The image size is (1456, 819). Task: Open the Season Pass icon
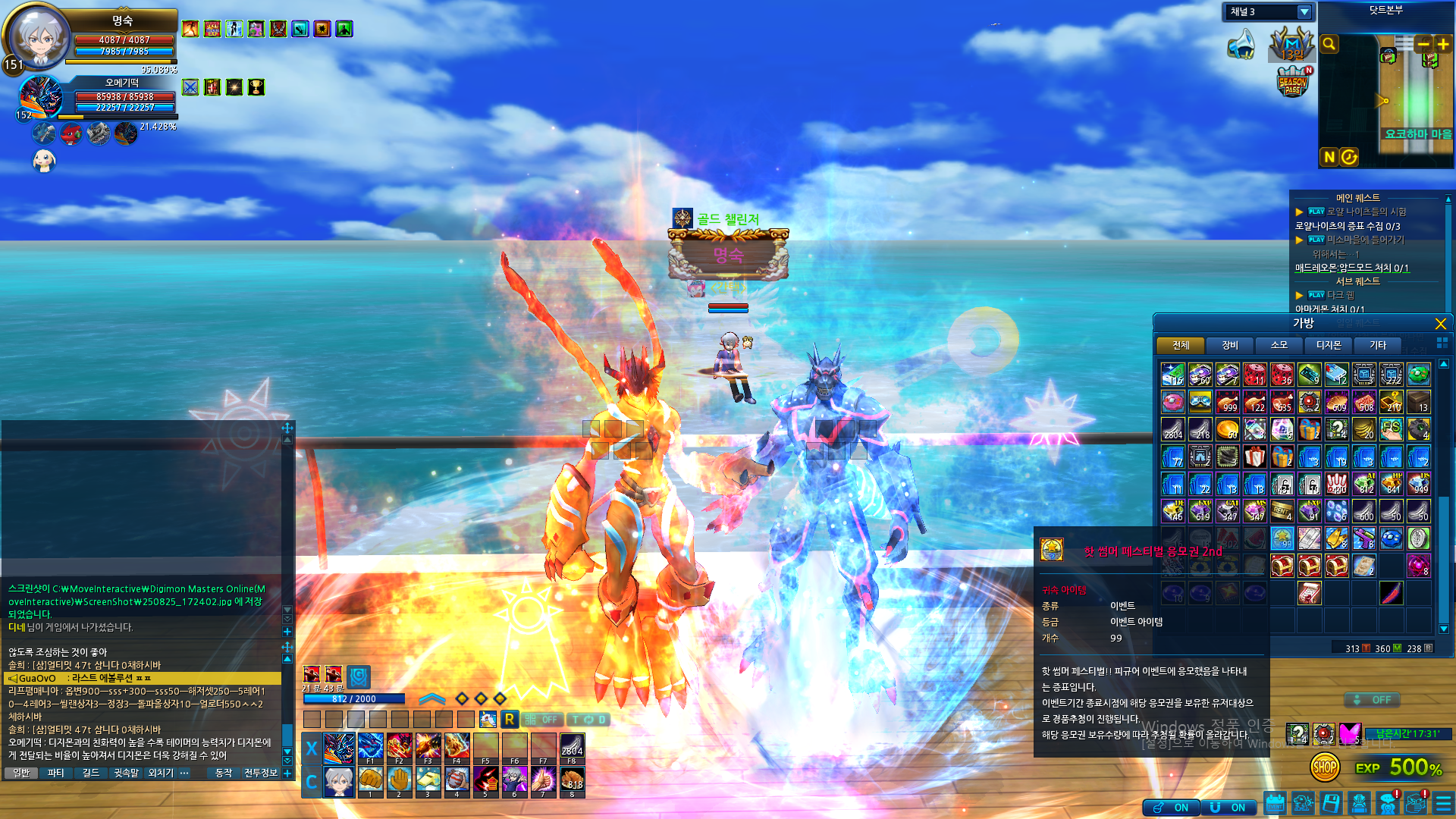click(x=1293, y=82)
